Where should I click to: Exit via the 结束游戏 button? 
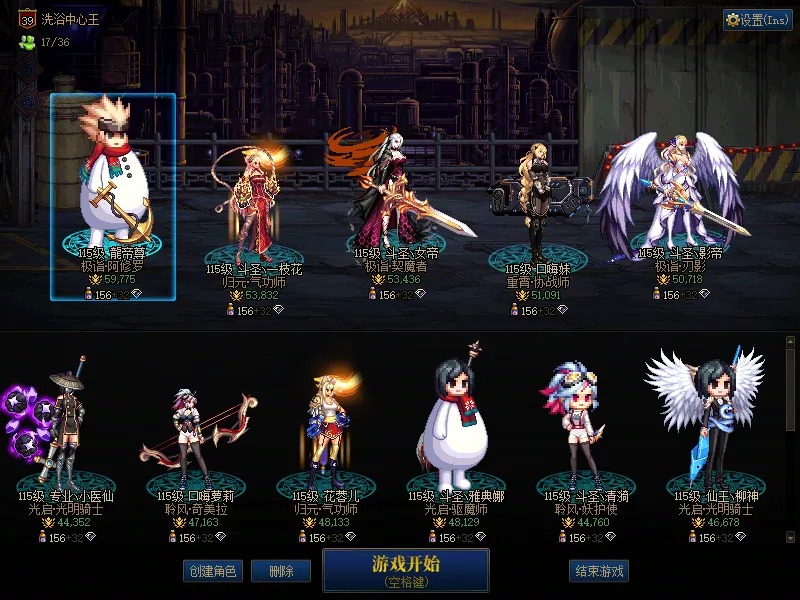pos(599,571)
